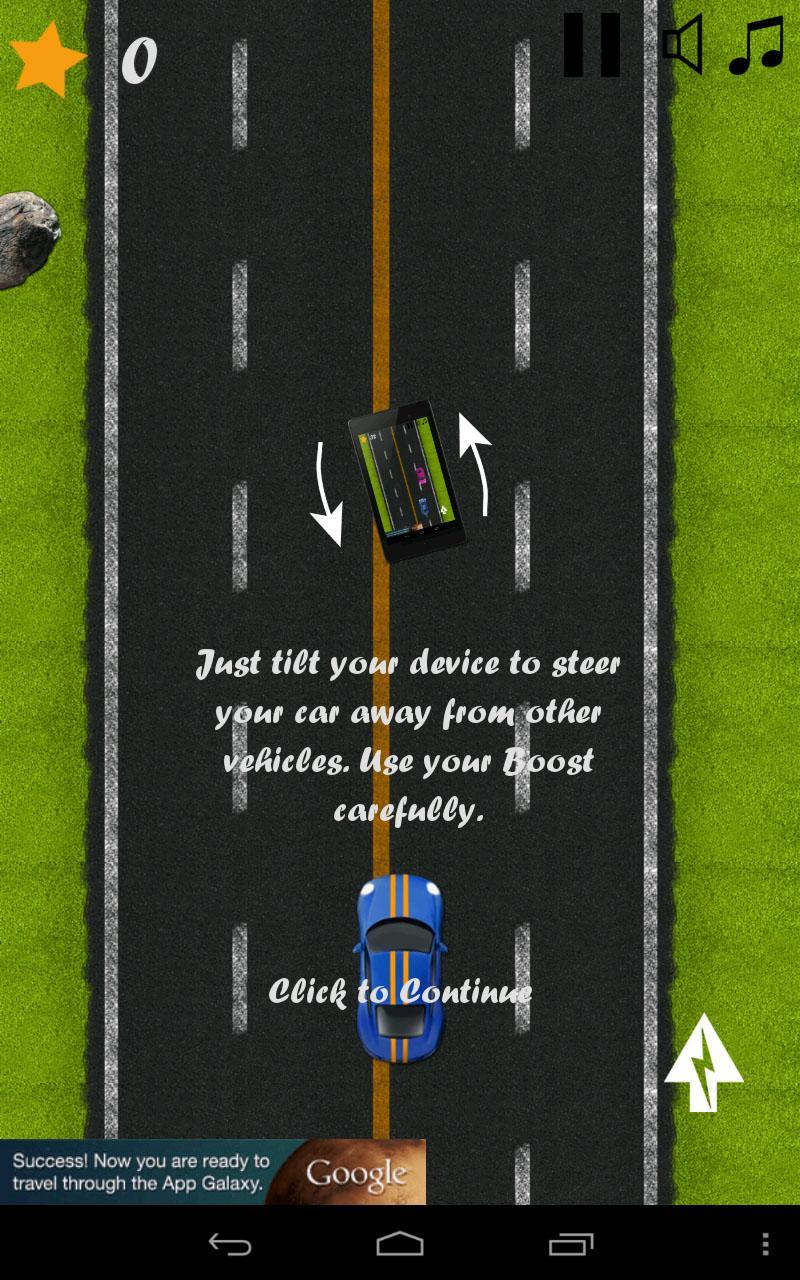Tap the Android home button
The image size is (800, 1280).
tap(400, 1244)
